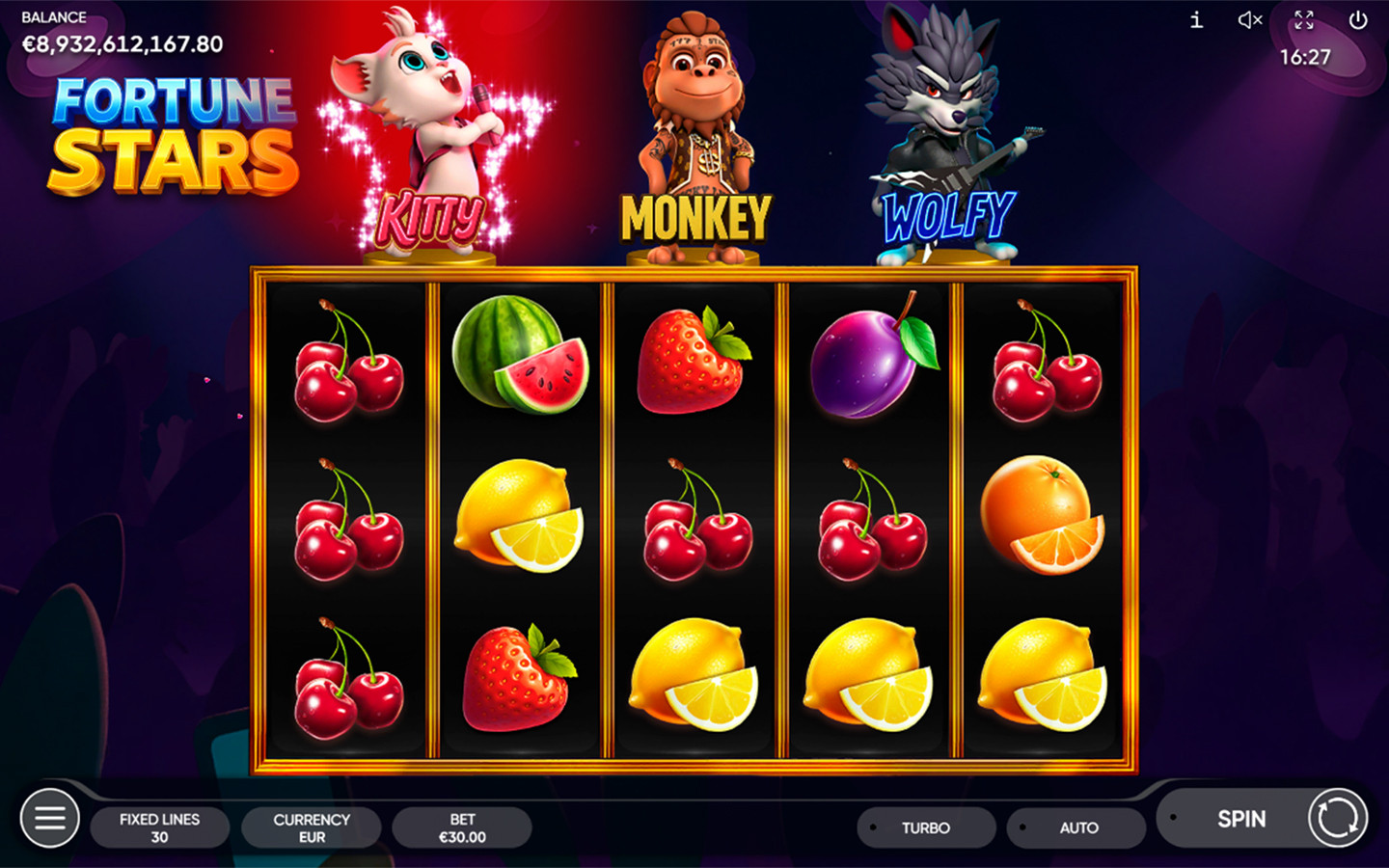Exit the game via power icon
The image size is (1389, 868).
point(1361,20)
